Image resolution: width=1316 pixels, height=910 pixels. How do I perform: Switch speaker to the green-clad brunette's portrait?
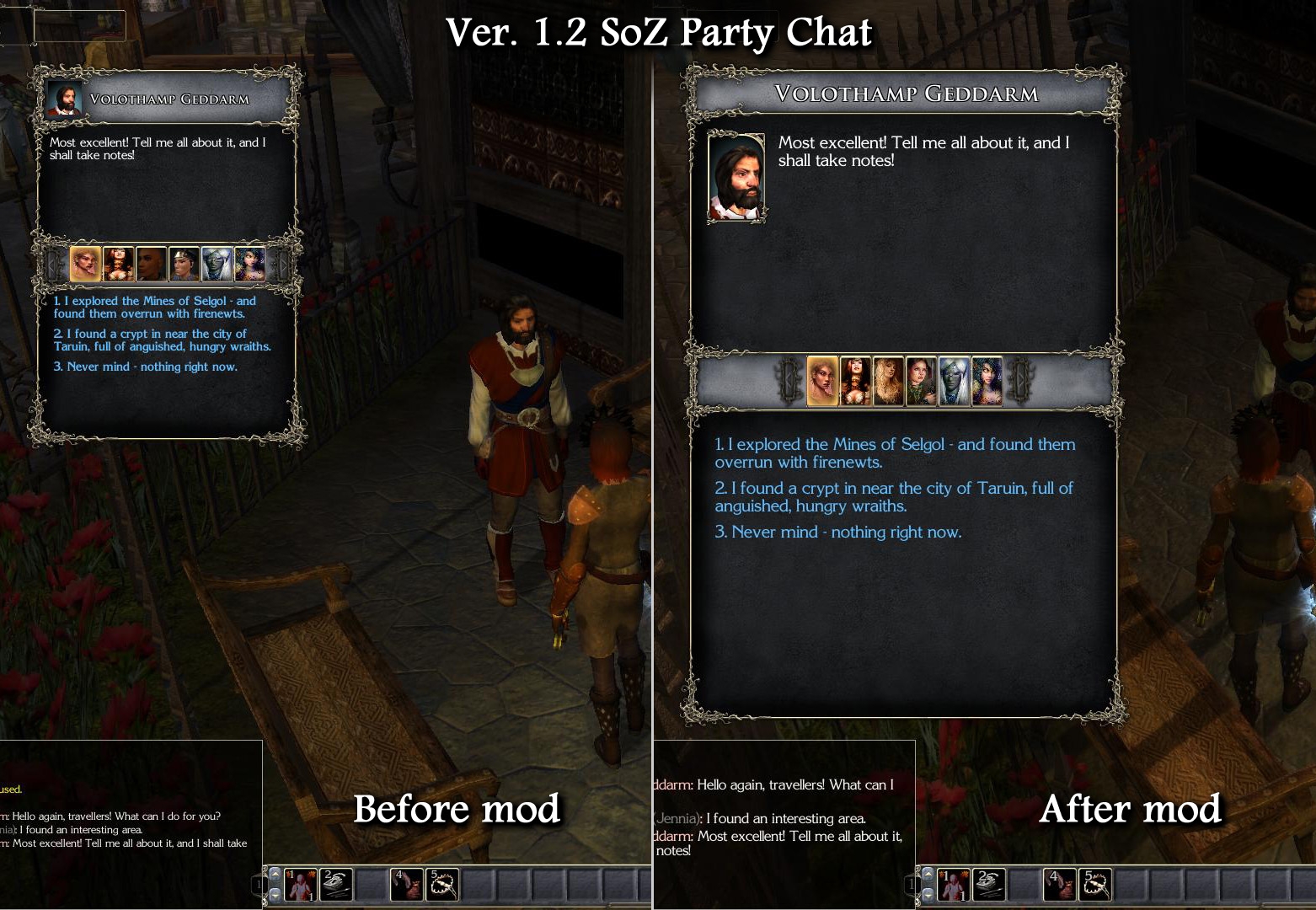click(922, 382)
